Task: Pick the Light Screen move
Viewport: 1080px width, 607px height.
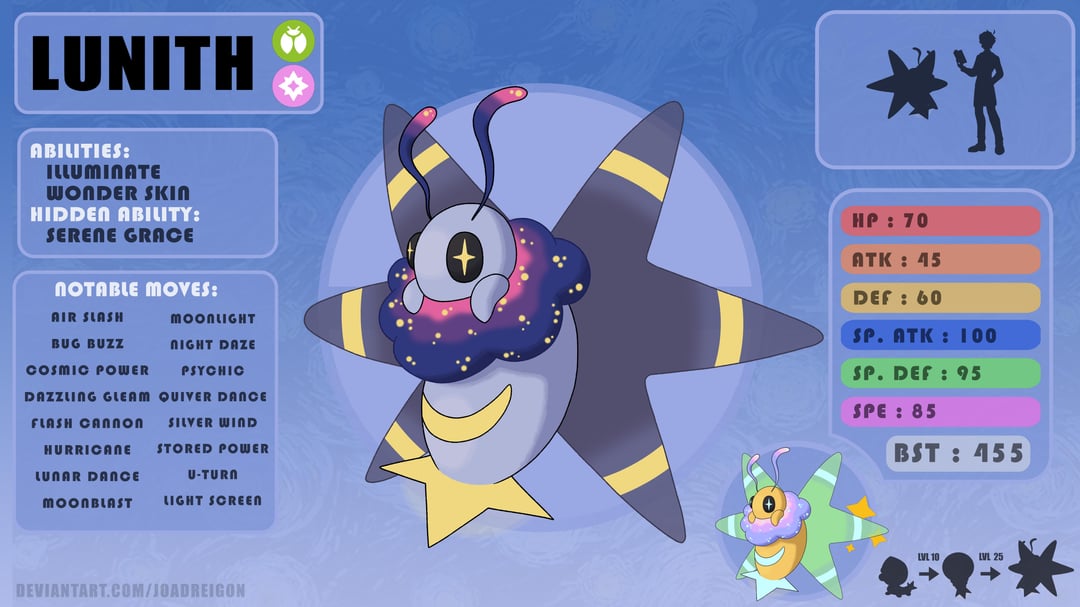Action: (x=213, y=500)
